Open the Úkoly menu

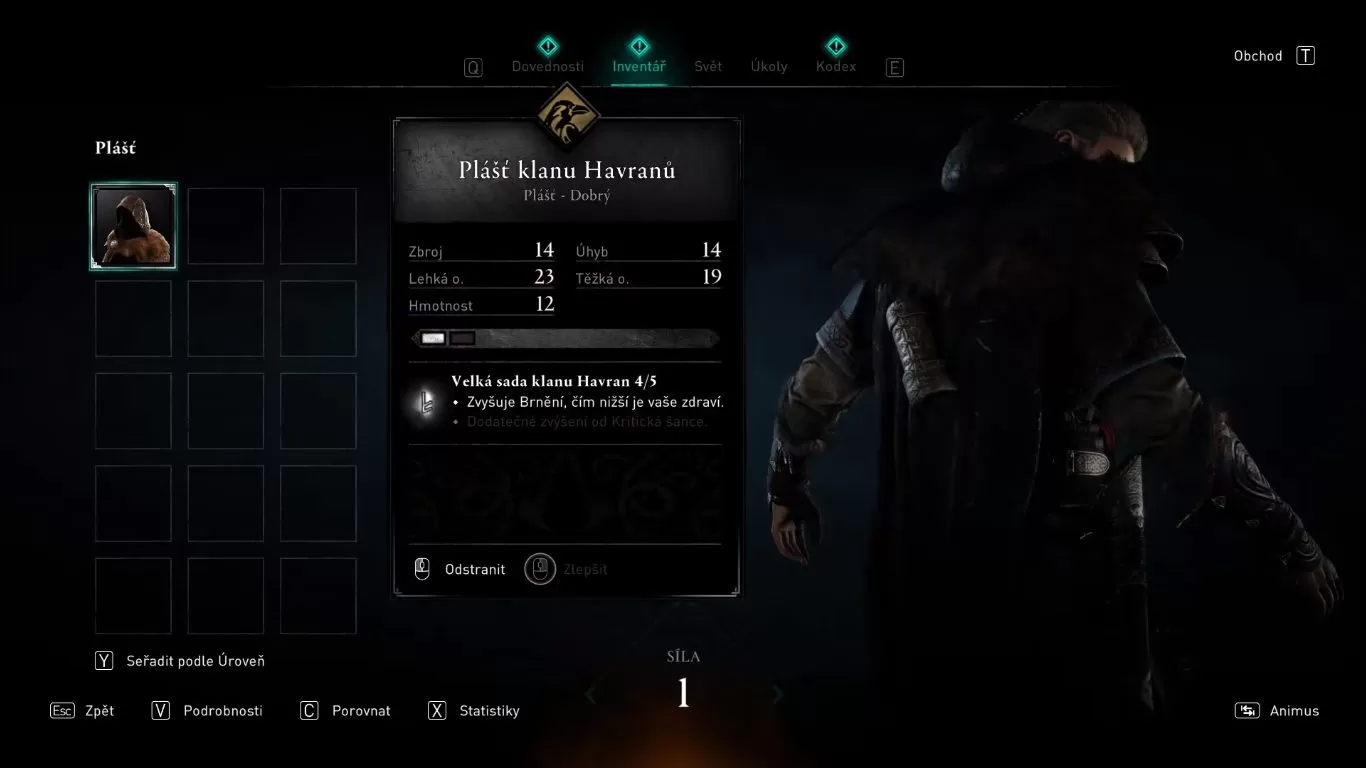[769, 65]
